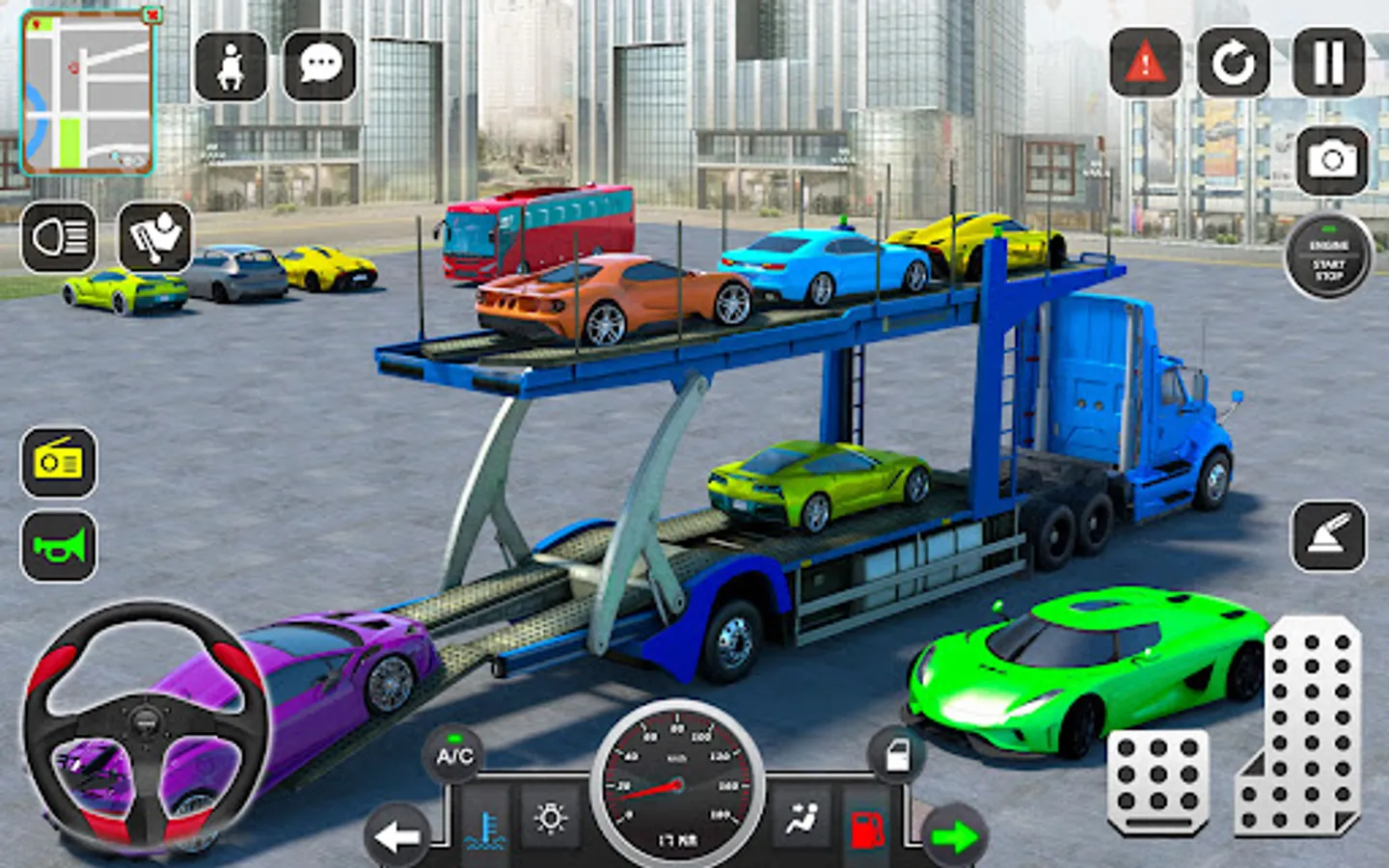
Task: Toggle the A/C button
Action: [454, 756]
